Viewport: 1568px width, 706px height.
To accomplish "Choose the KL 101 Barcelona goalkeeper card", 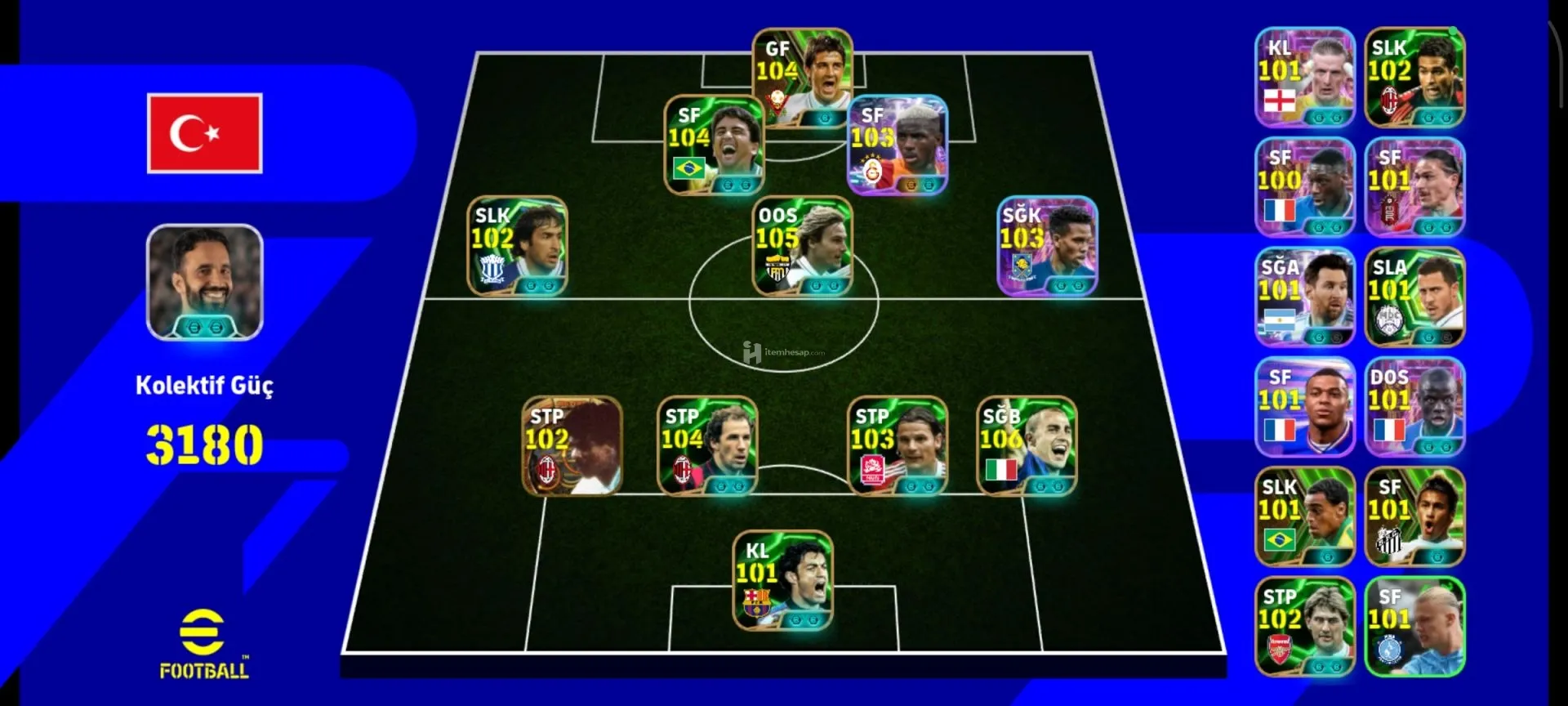I will point(782,580).
